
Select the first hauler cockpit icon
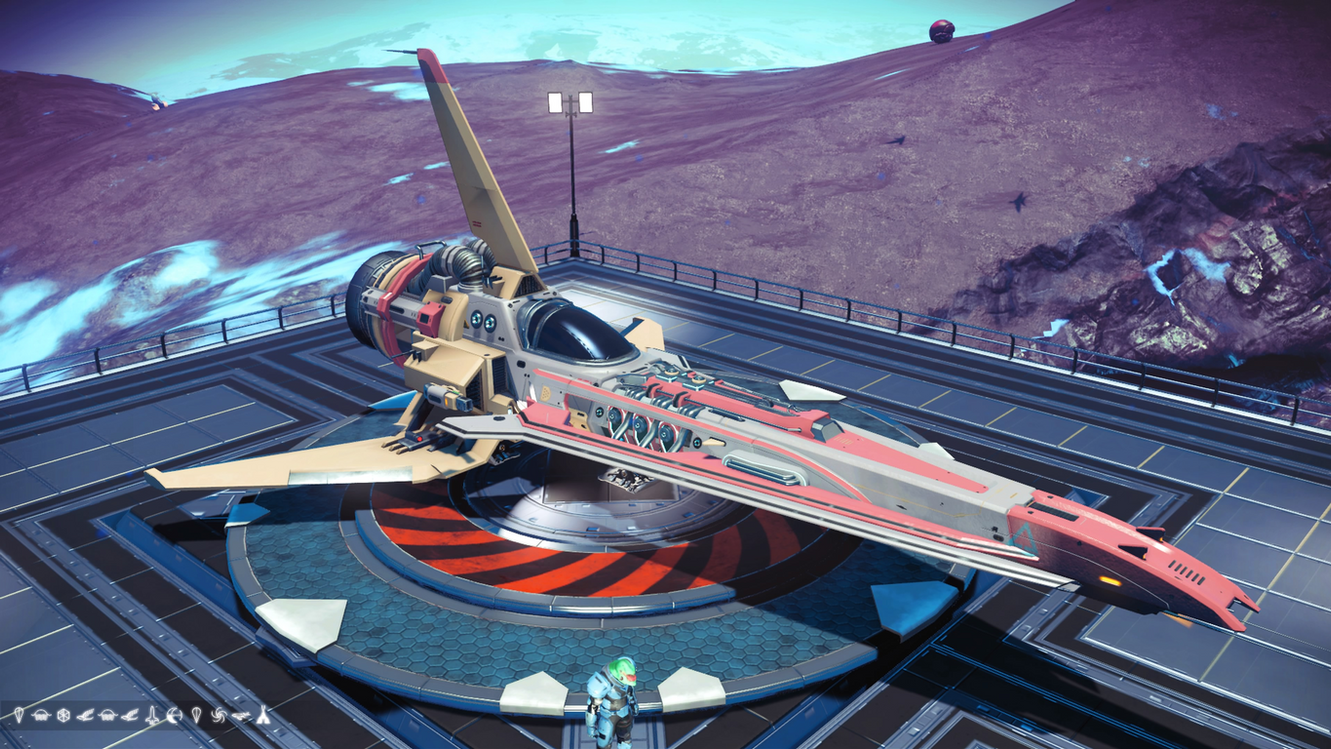(41, 716)
